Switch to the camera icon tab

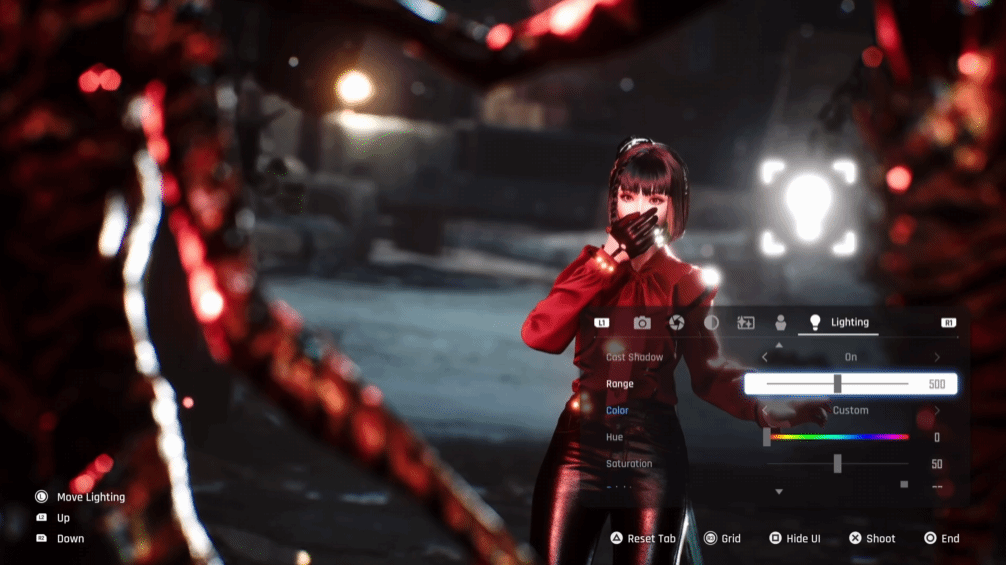click(642, 323)
